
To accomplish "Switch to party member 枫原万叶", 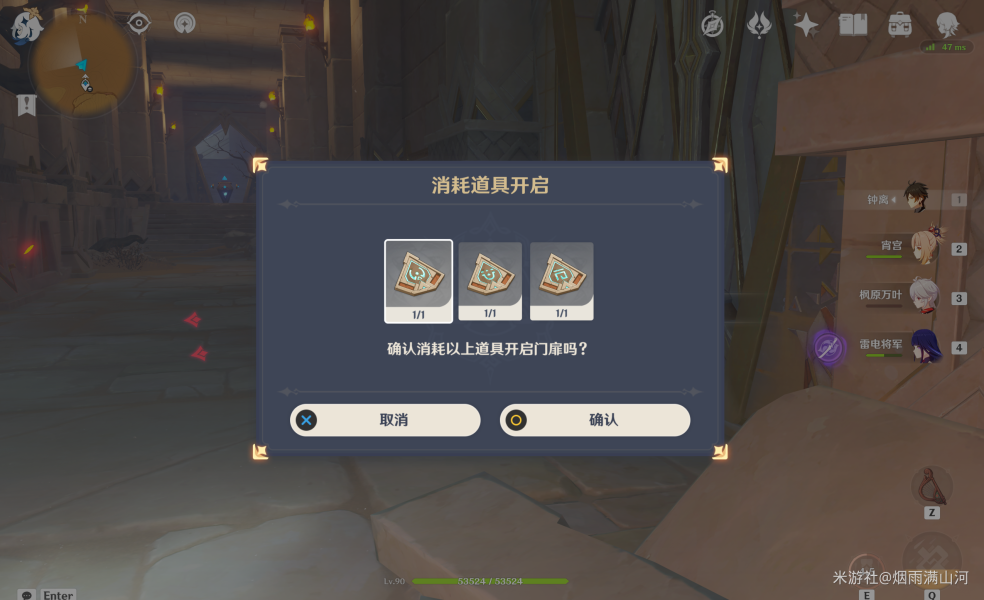I will point(922,296).
